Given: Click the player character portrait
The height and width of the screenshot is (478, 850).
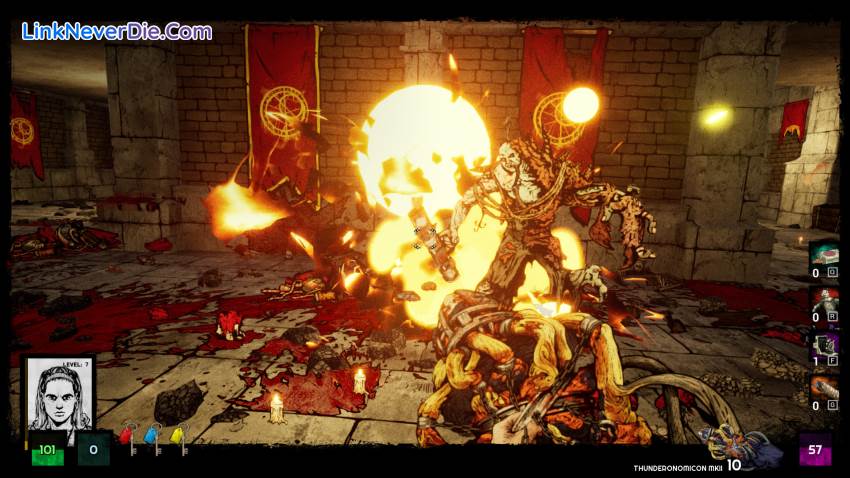Looking at the screenshot, I should (59, 395).
